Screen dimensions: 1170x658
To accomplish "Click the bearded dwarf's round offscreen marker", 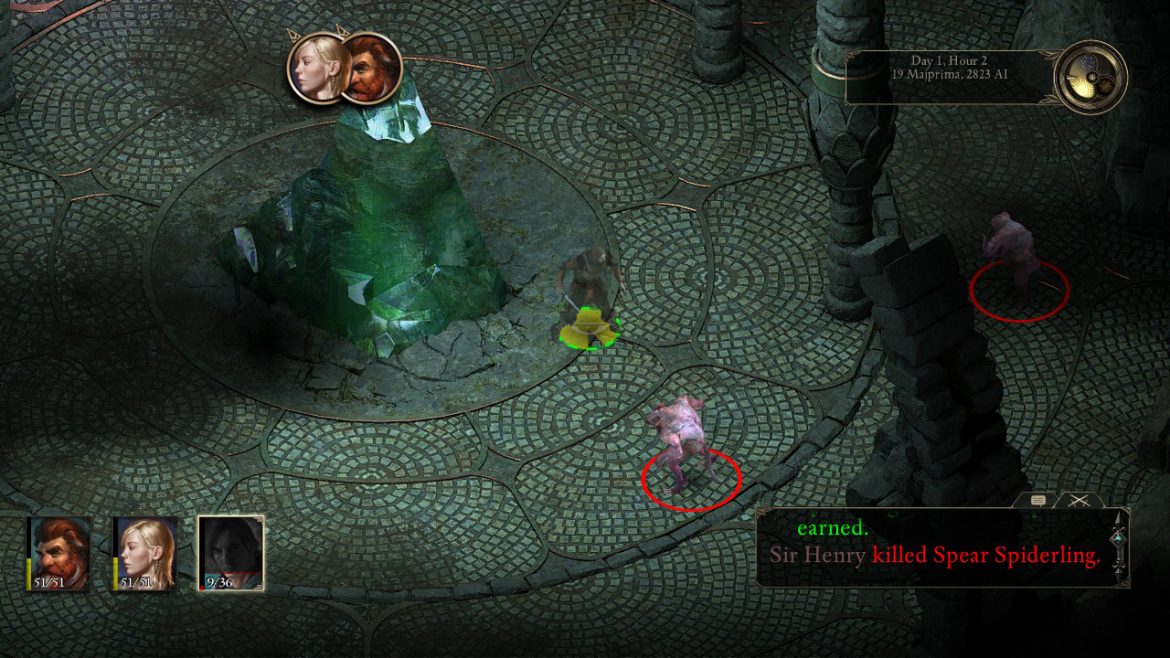I will tap(375, 69).
